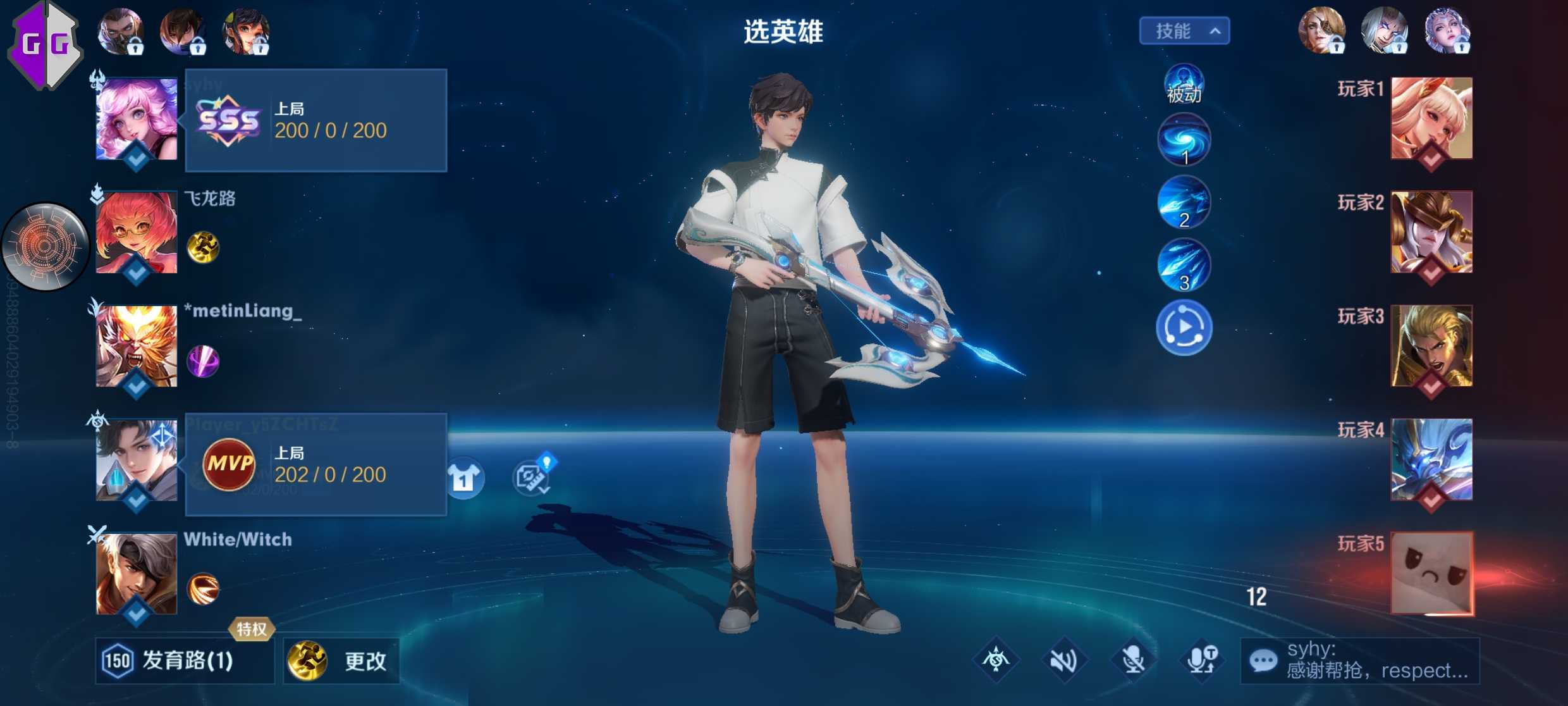Image resolution: width=1568 pixels, height=706 pixels.
Task: Select *metinLiang_ teammate portrait
Action: pos(137,346)
